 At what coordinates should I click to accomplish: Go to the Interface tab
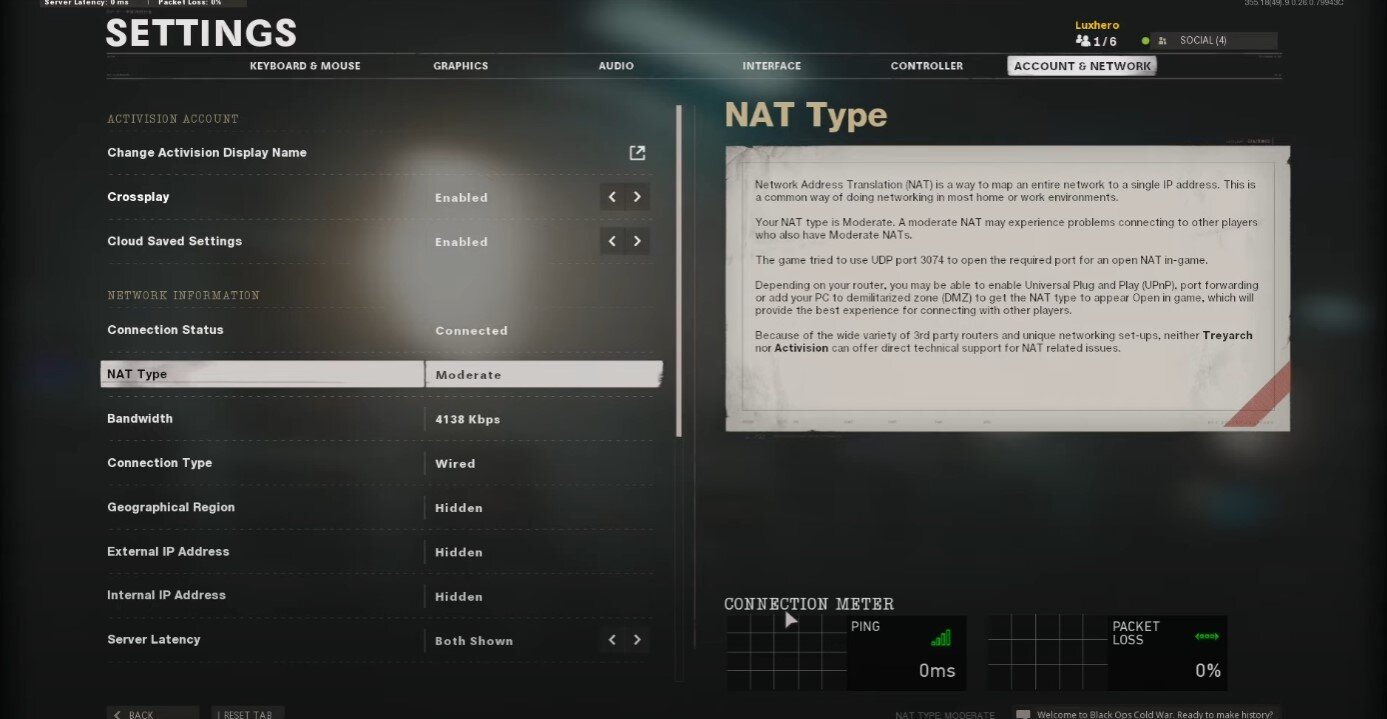click(x=771, y=66)
